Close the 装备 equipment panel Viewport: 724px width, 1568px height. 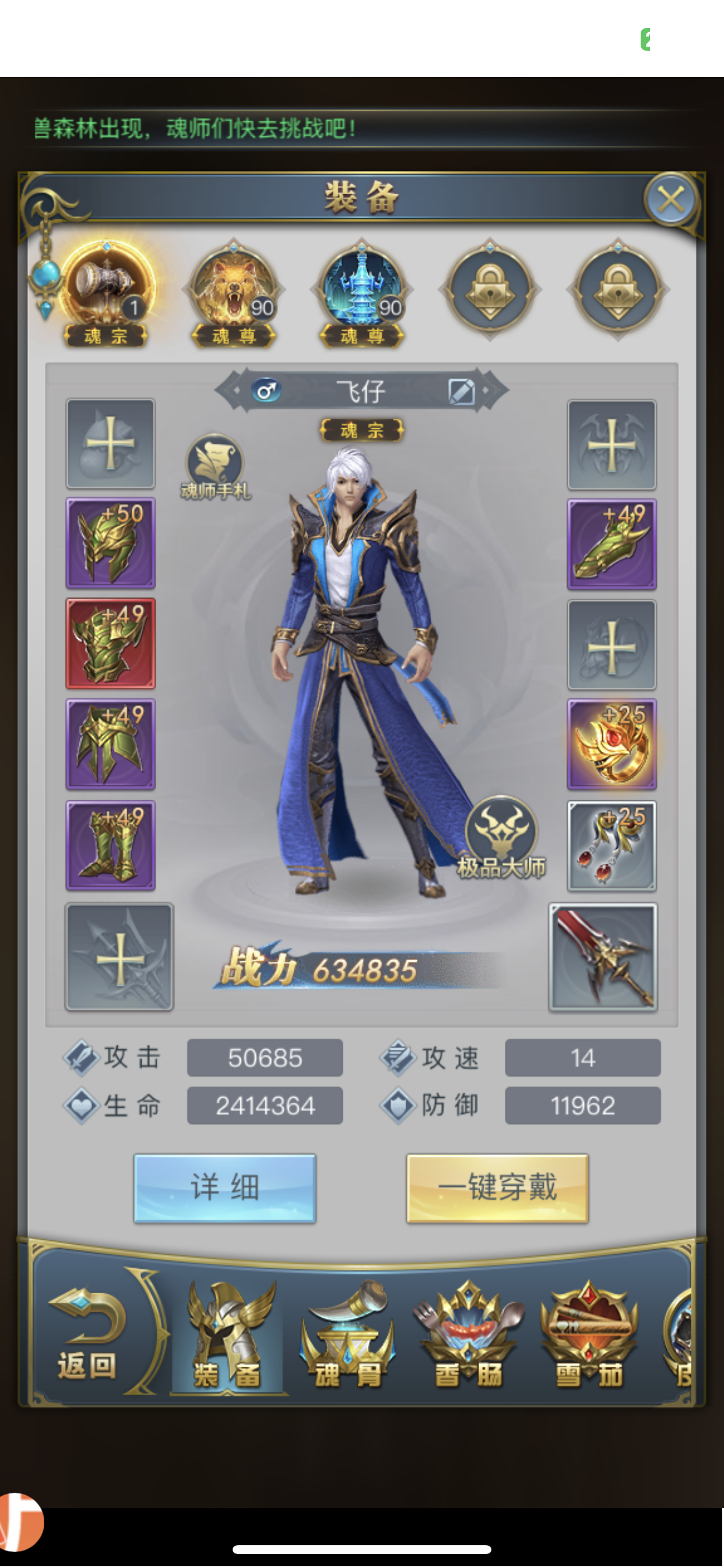(670, 199)
